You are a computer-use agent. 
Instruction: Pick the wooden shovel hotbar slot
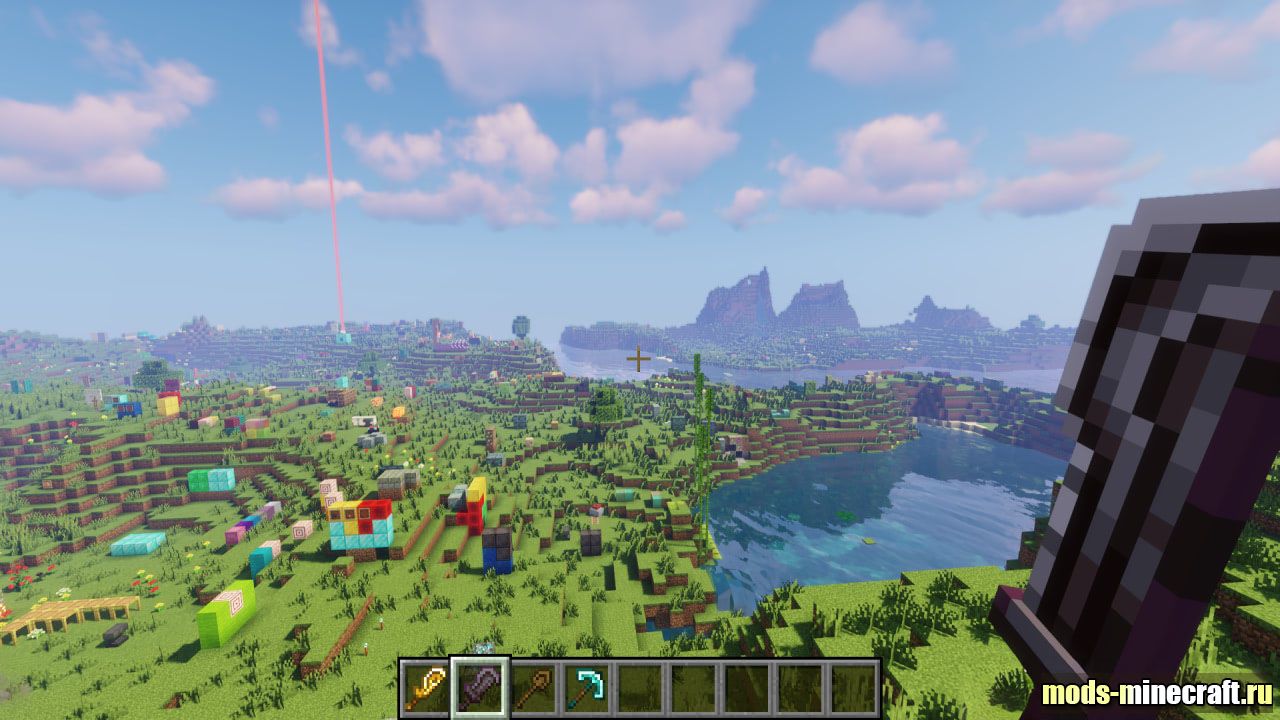(533, 687)
